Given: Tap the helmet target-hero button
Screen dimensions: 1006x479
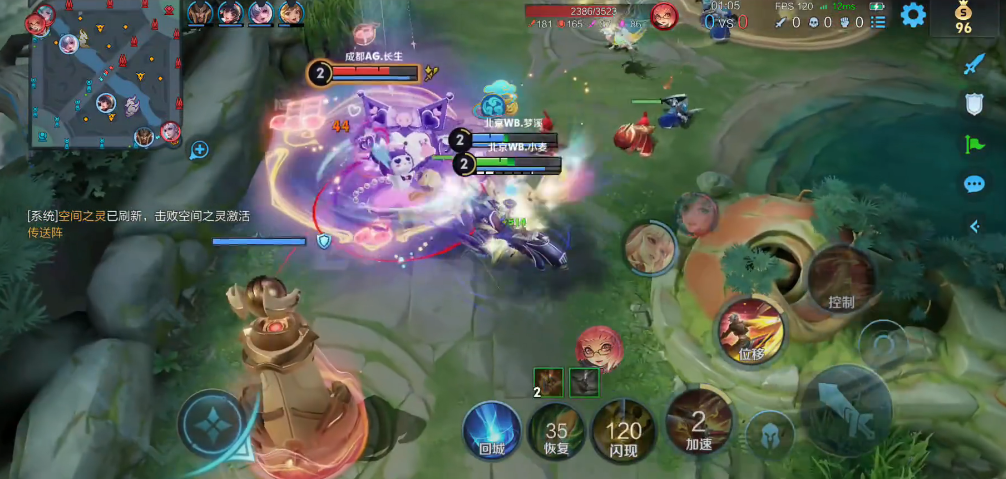Looking at the screenshot, I should [770, 434].
